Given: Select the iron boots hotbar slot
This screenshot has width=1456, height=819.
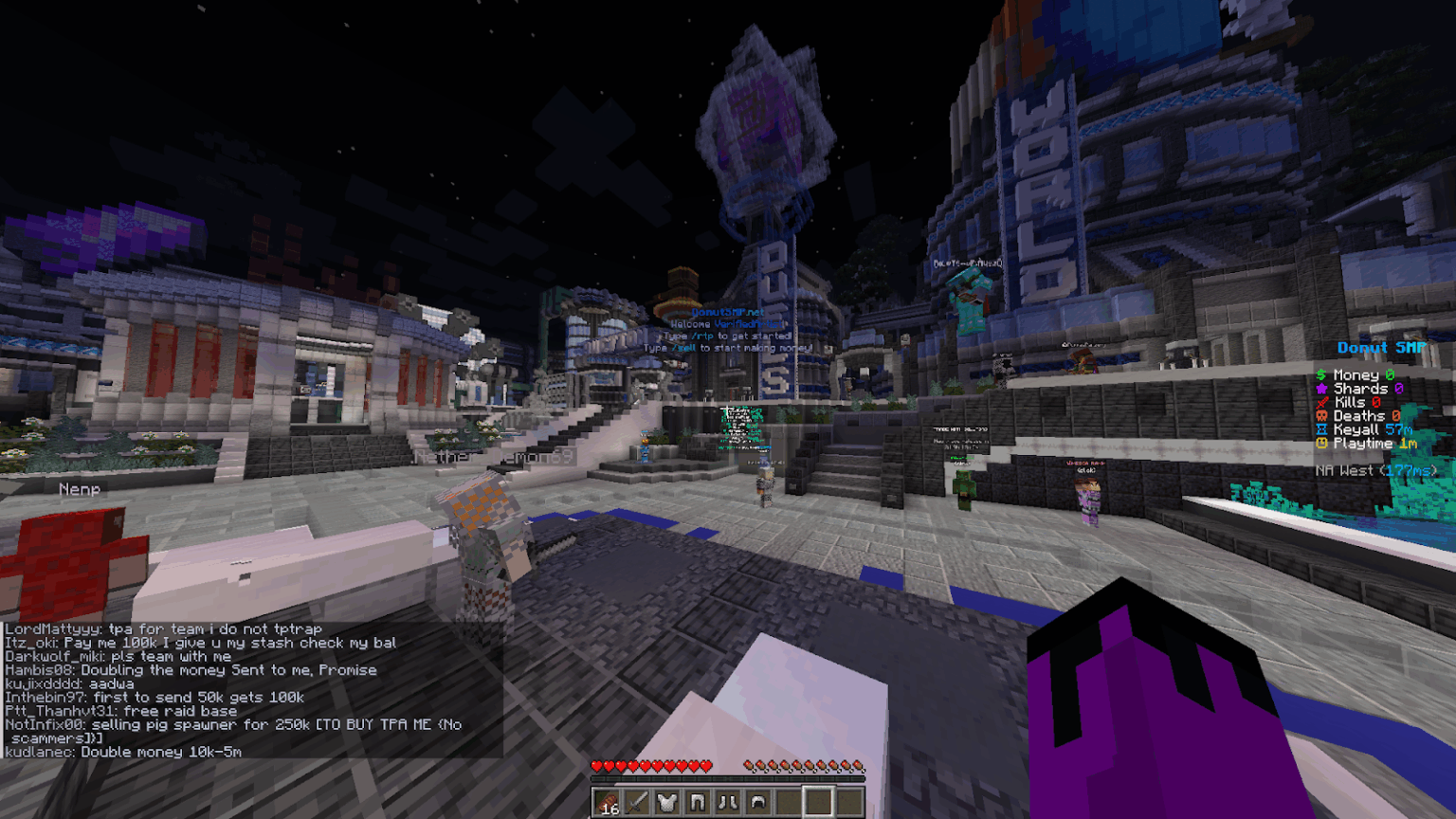Looking at the screenshot, I should pyautogui.click(x=727, y=803).
